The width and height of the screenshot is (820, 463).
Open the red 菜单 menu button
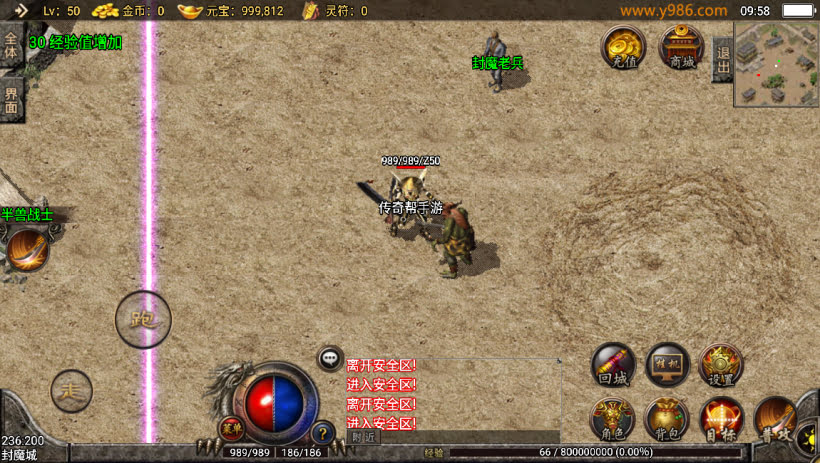[231, 427]
